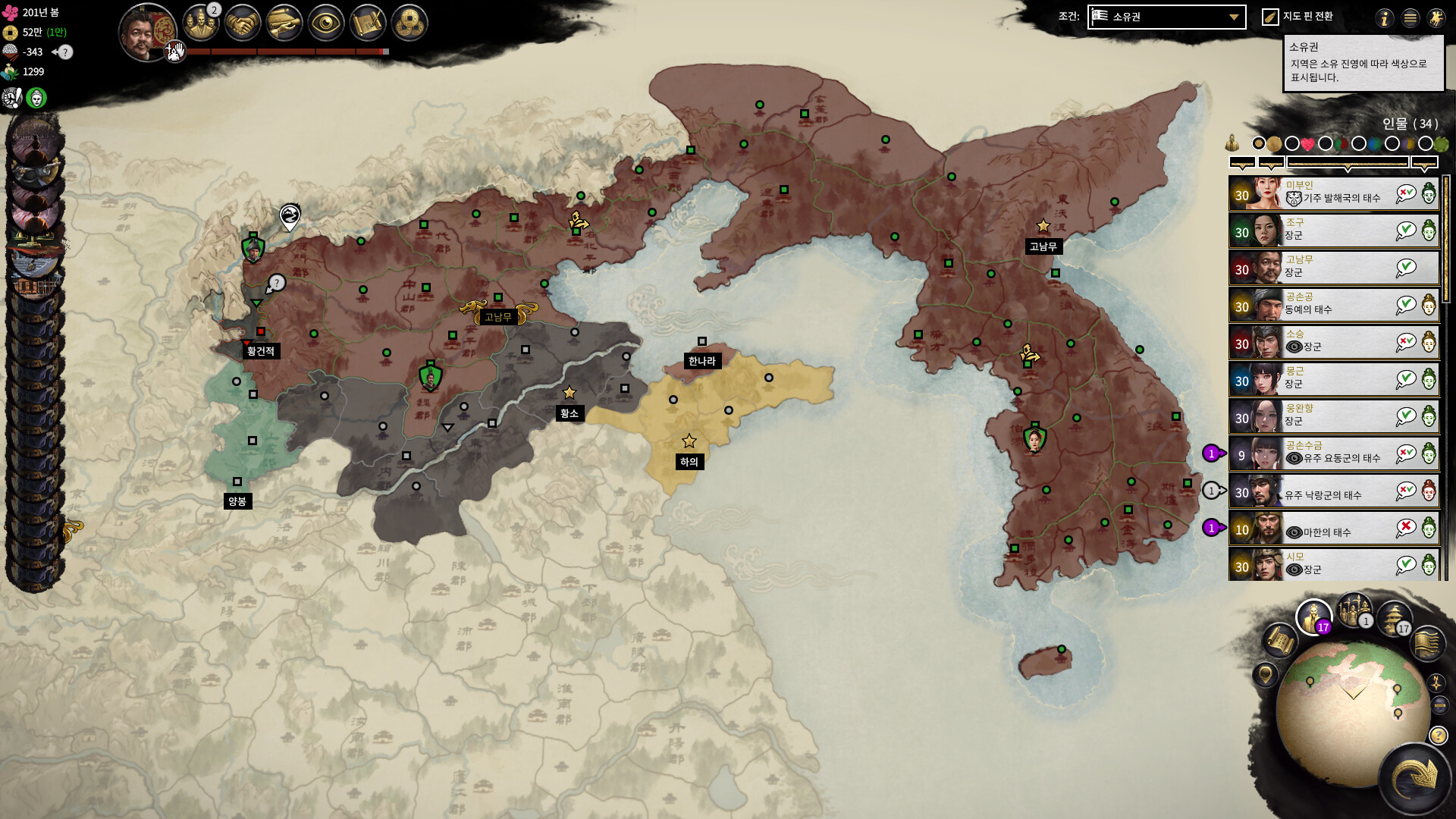This screenshot has width=1456, height=819.
Task: Open the info button in the top bar
Action: click(1385, 18)
